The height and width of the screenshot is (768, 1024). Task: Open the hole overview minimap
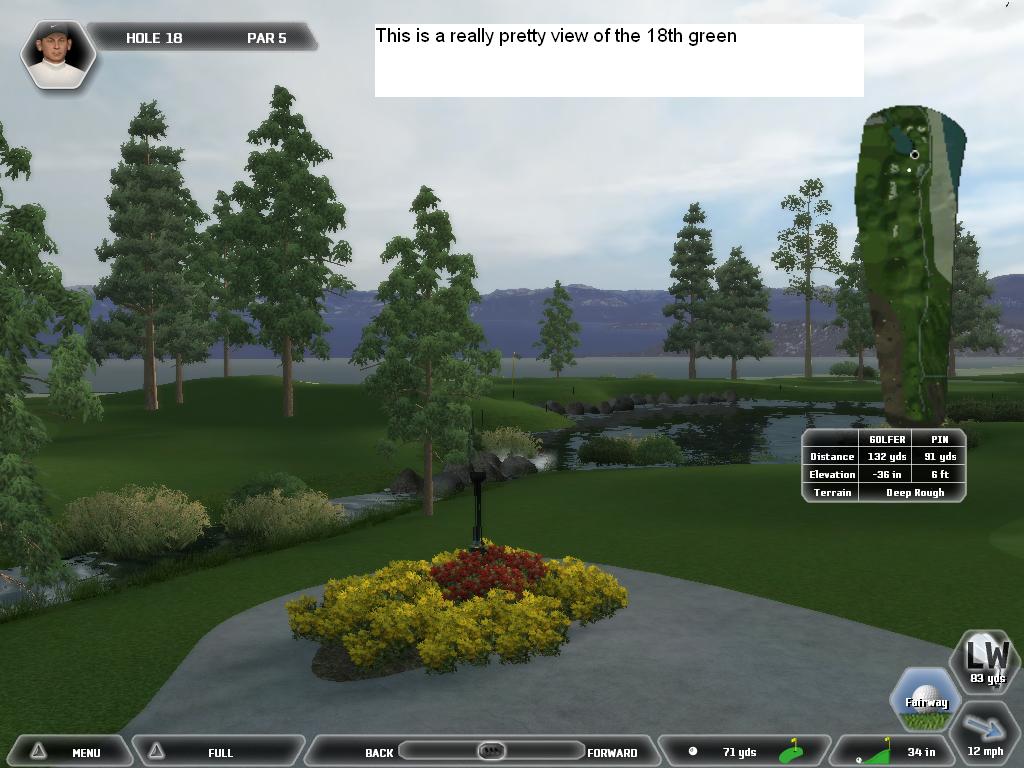click(910, 262)
